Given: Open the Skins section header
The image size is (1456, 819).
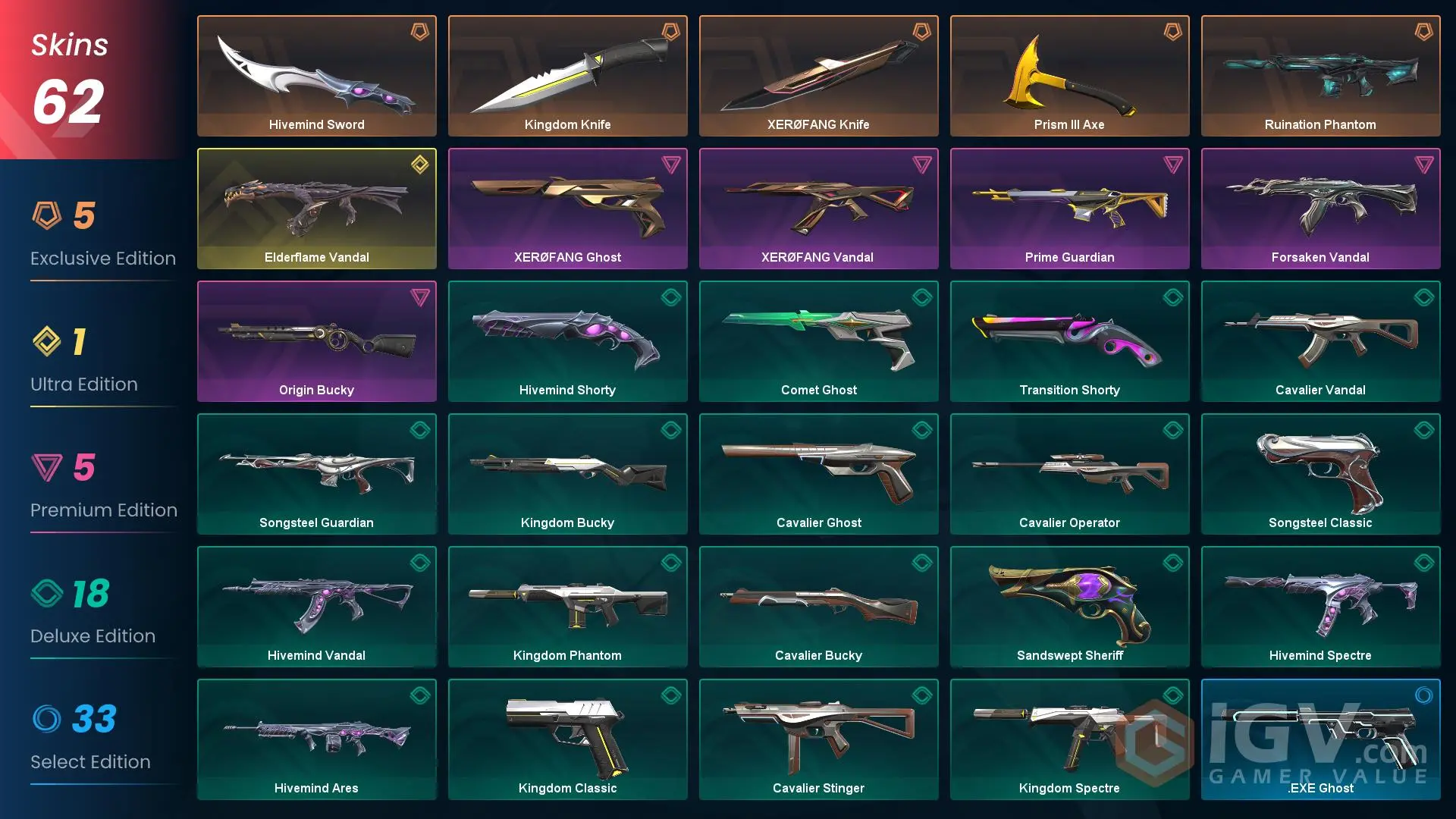Looking at the screenshot, I should [x=68, y=45].
